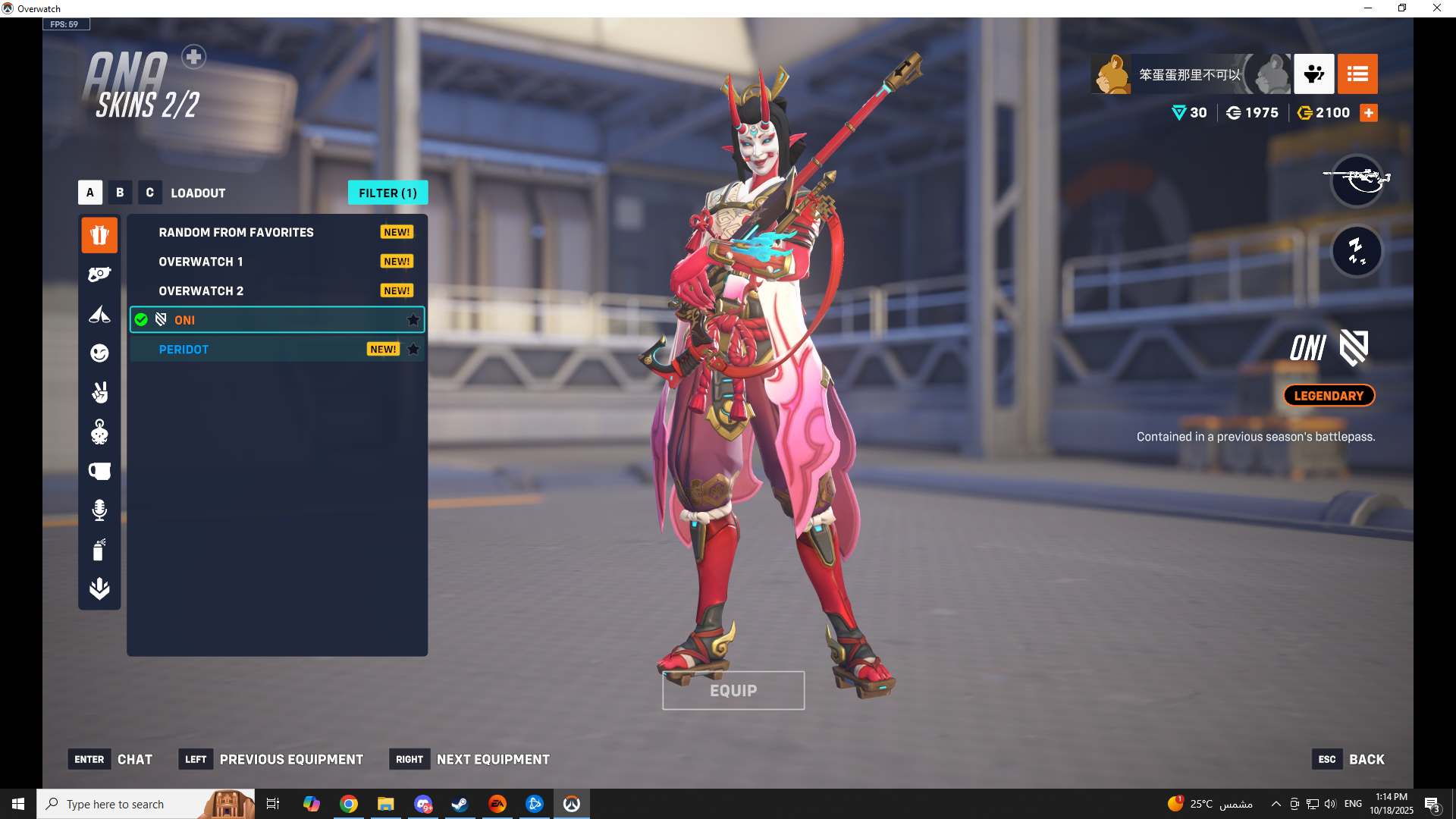Image resolution: width=1456 pixels, height=819 pixels.
Task: Open the weapon preview rifle icon
Action: [1357, 180]
